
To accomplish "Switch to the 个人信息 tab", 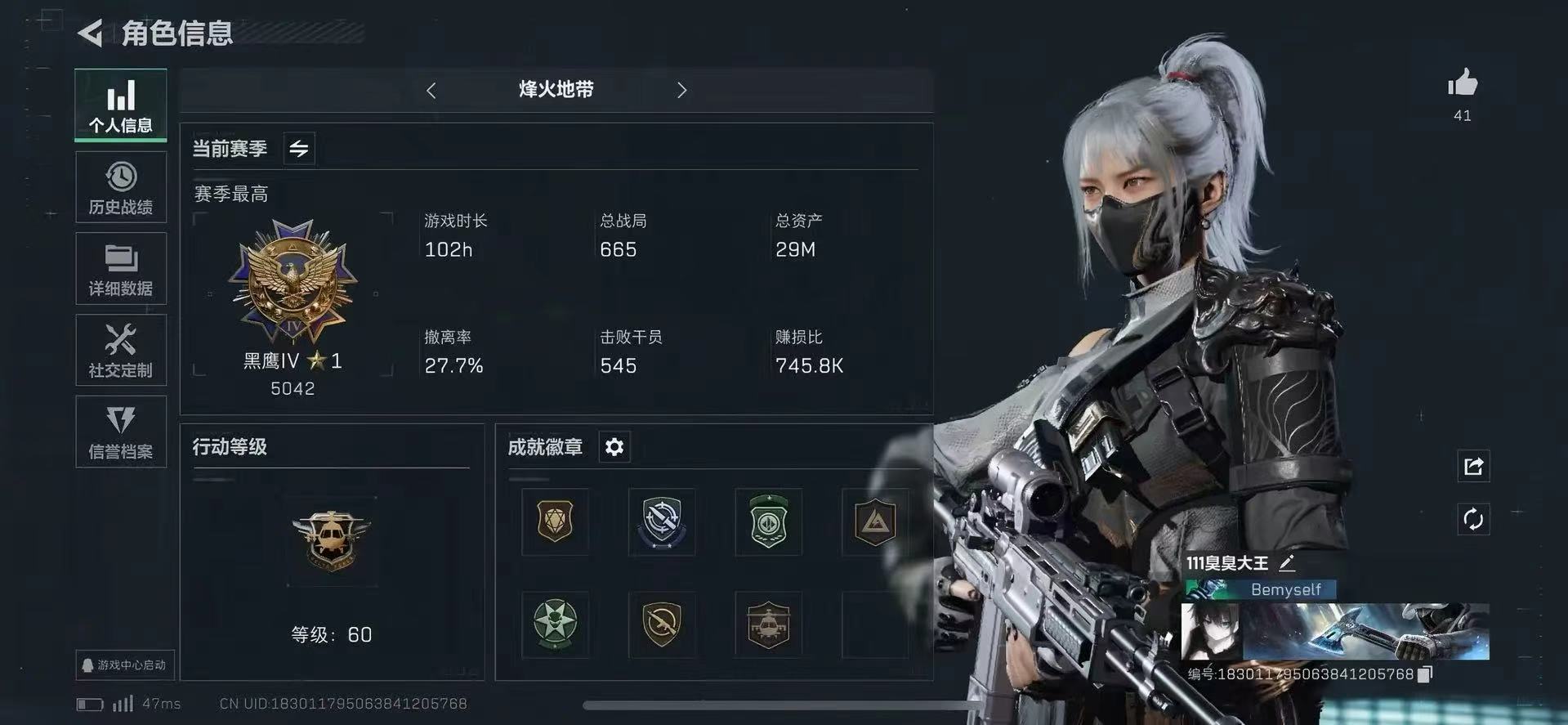I will pos(121,105).
